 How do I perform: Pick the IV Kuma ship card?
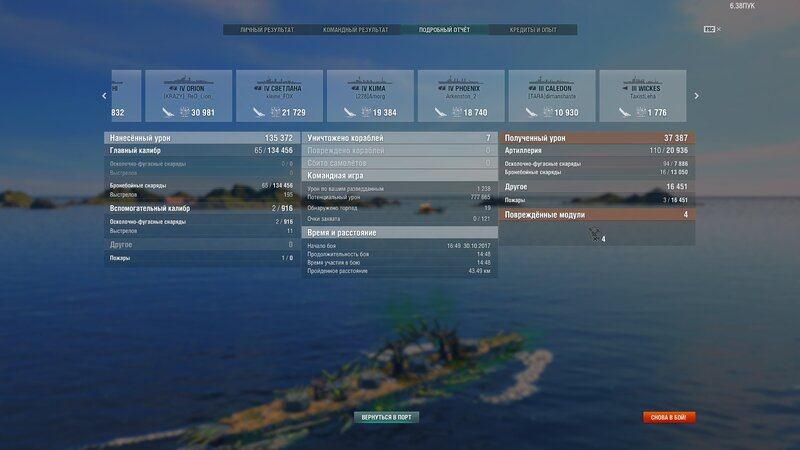pyautogui.click(x=370, y=96)
